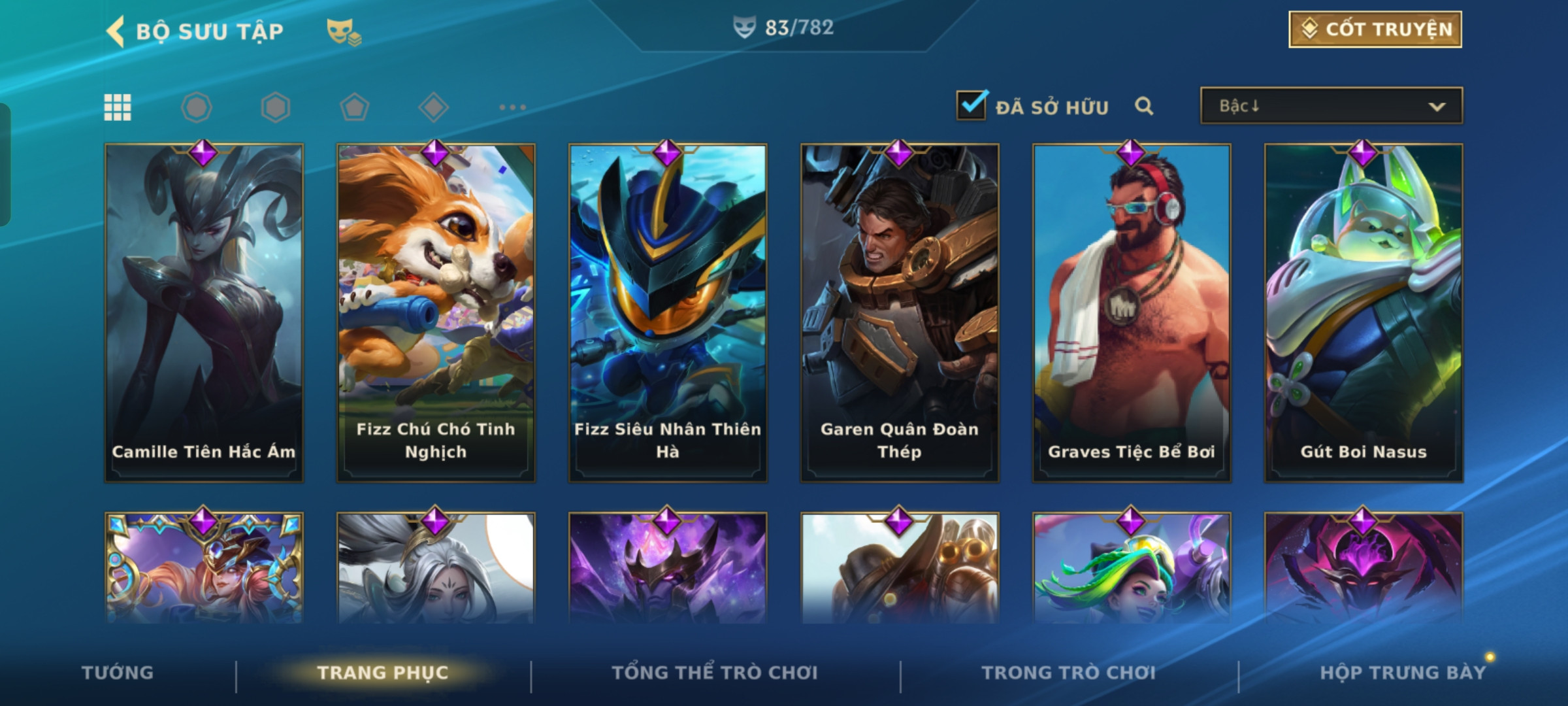
Task: View the Garen Quân Đoàn Thép skin
Action: (x=900, y=312)
